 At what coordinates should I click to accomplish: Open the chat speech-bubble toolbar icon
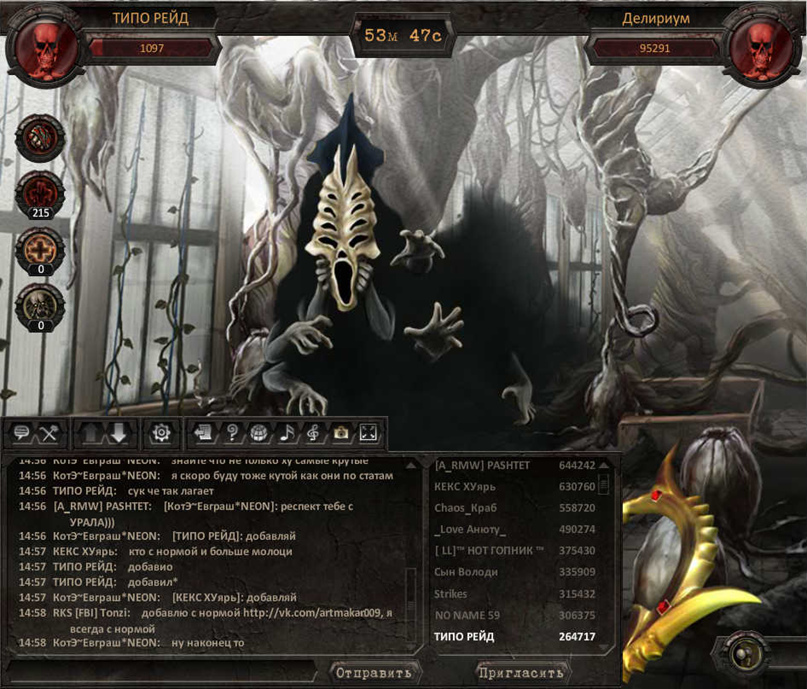(21, 434)
